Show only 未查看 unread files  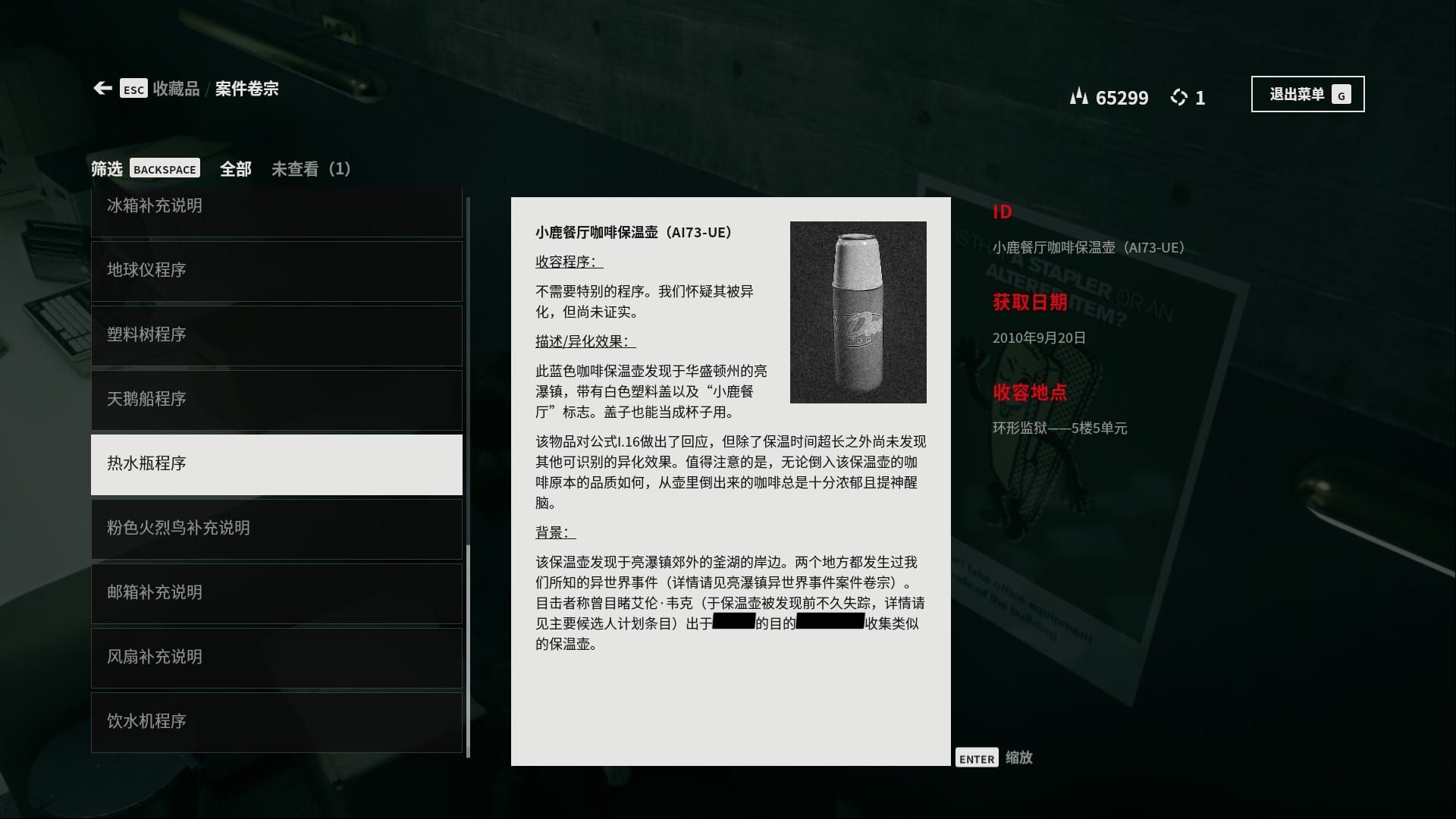tap(311, 169)
